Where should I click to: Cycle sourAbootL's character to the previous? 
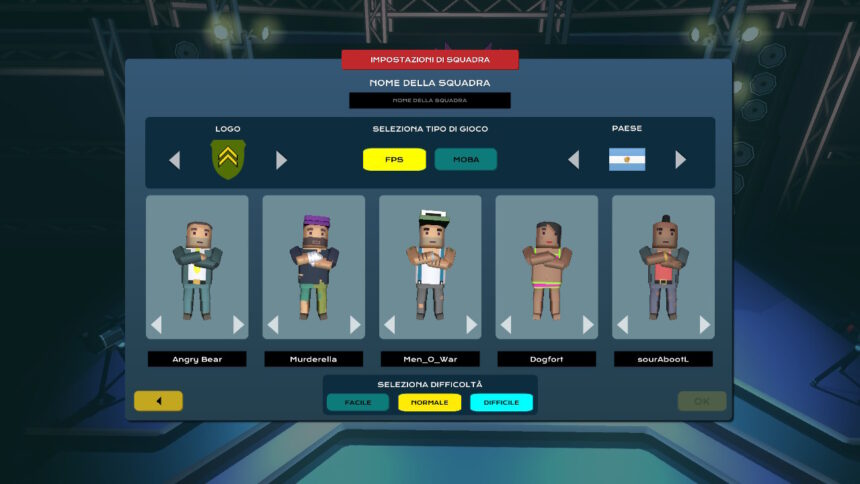pos(622,325)
